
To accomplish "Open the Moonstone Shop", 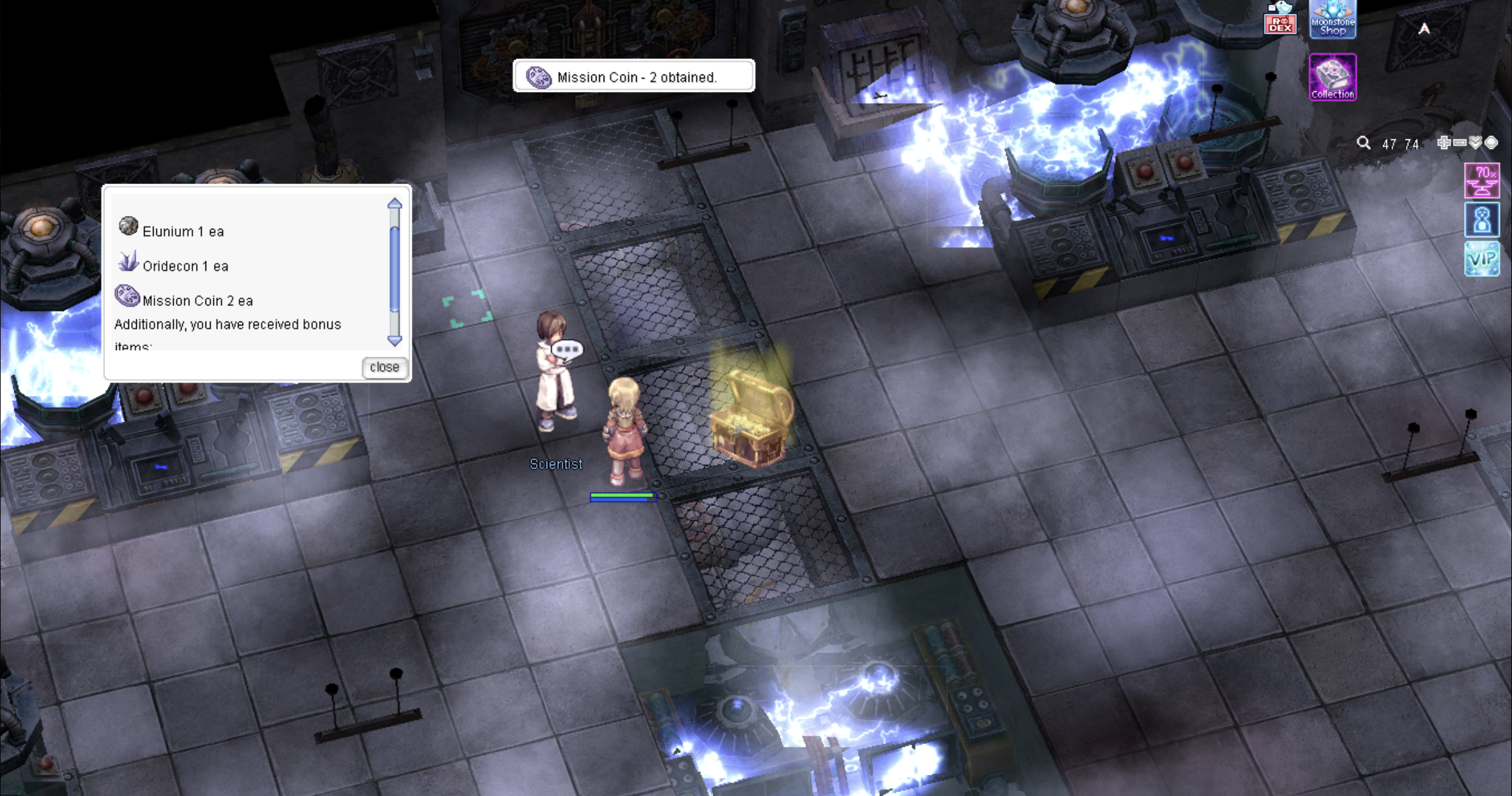I will [1332, 19].
